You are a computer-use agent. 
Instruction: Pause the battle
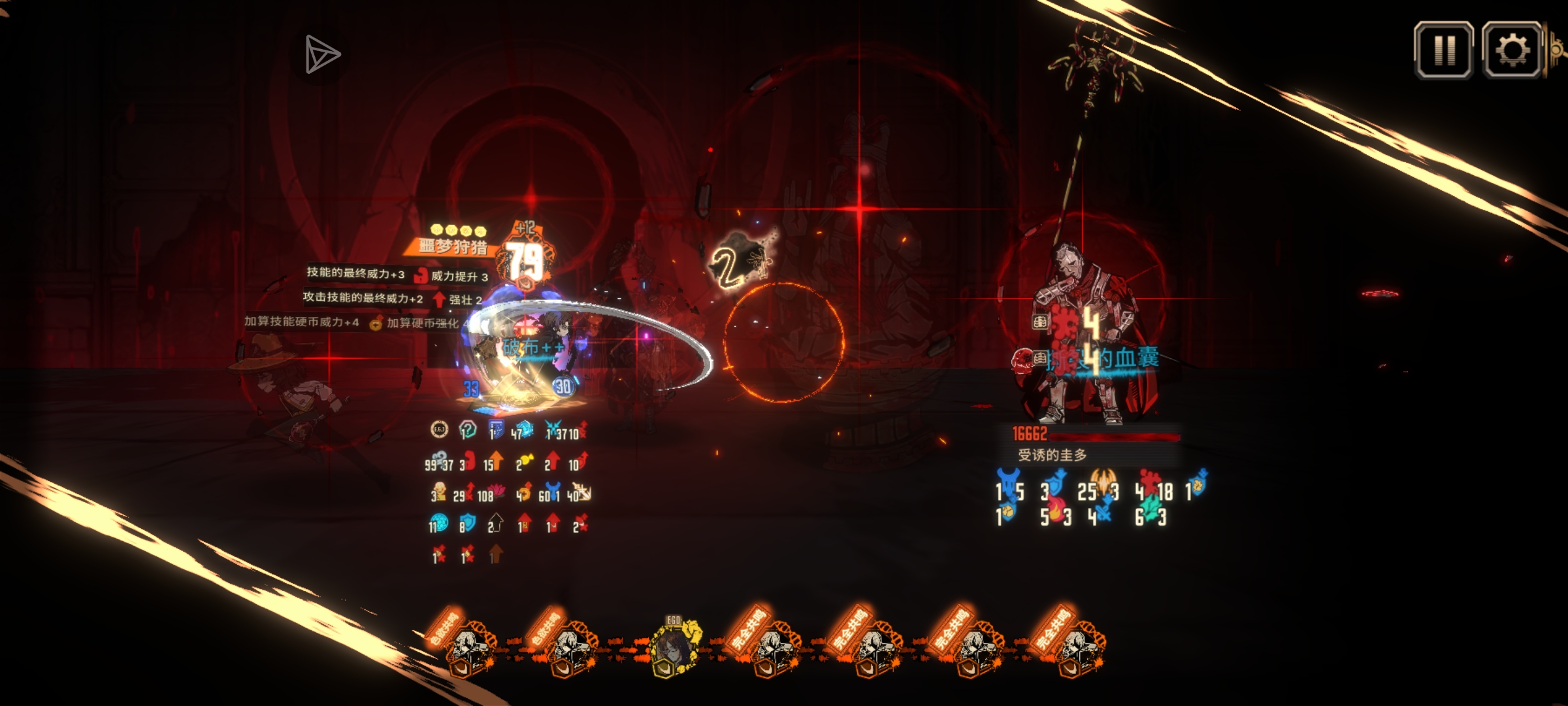pos(1443,50)
